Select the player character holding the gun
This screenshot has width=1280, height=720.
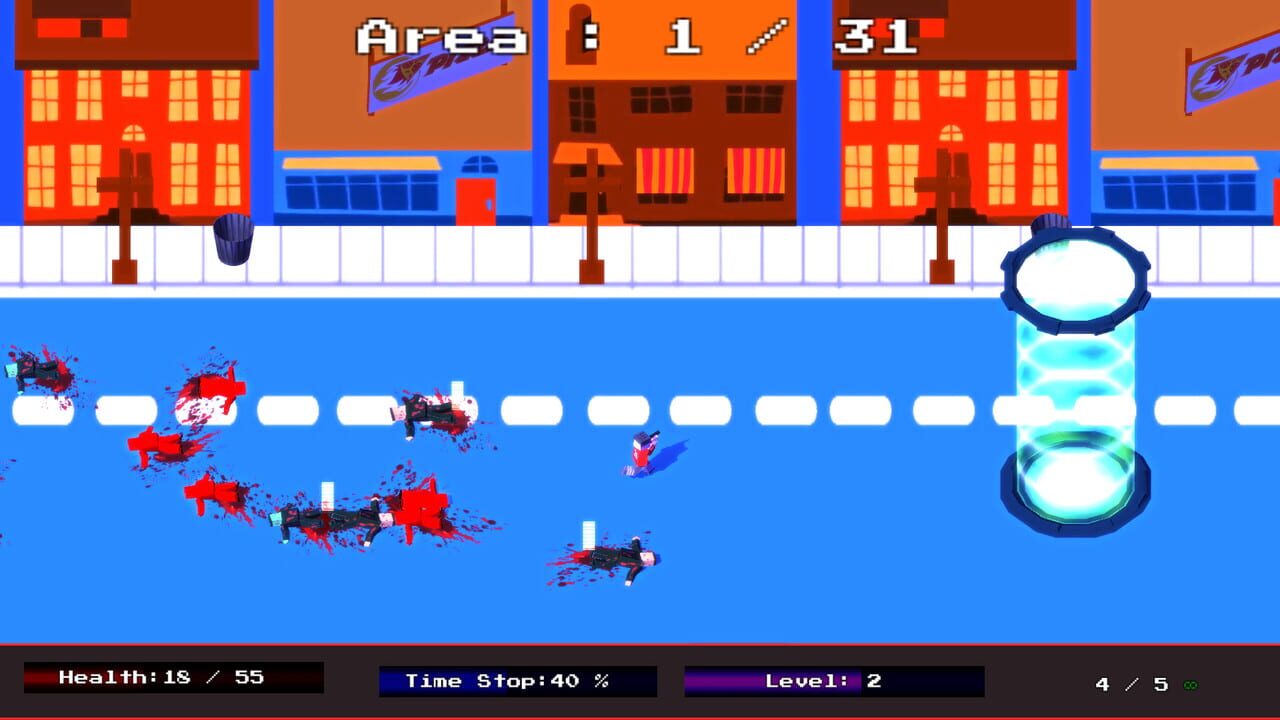641,450
